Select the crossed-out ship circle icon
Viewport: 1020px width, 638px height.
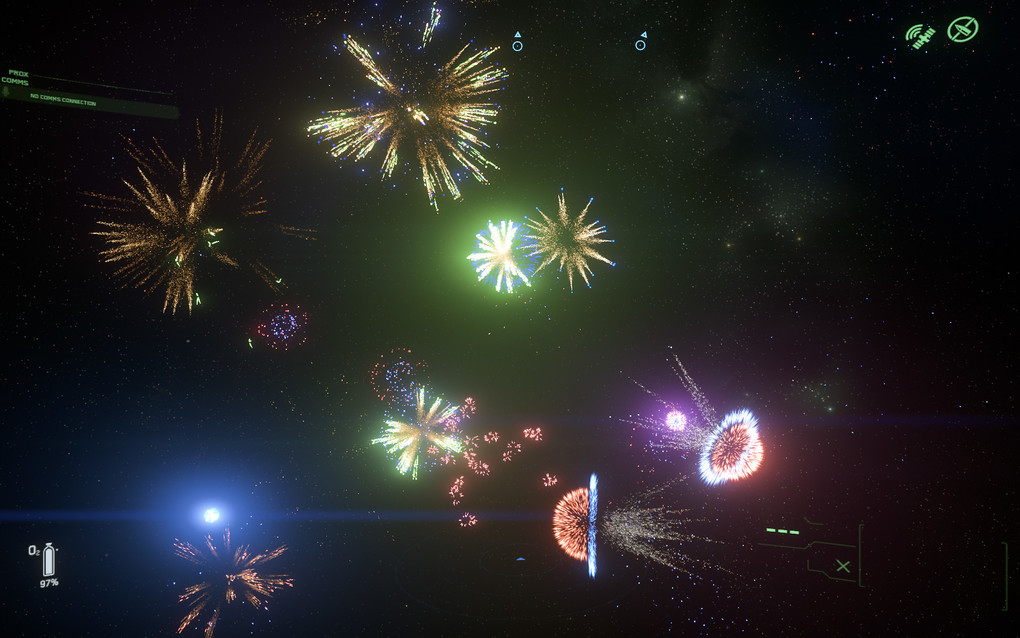963,29
